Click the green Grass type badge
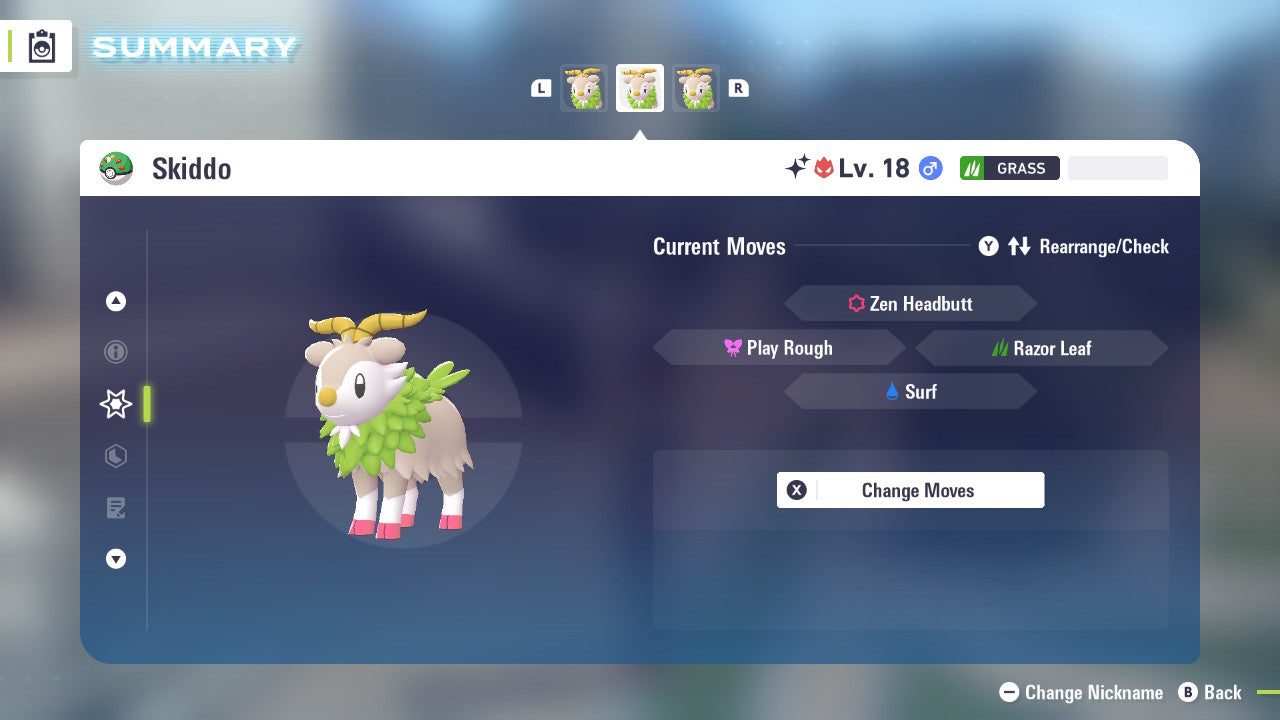The height and width of the screenshot is (720, 1280). 1008,168
